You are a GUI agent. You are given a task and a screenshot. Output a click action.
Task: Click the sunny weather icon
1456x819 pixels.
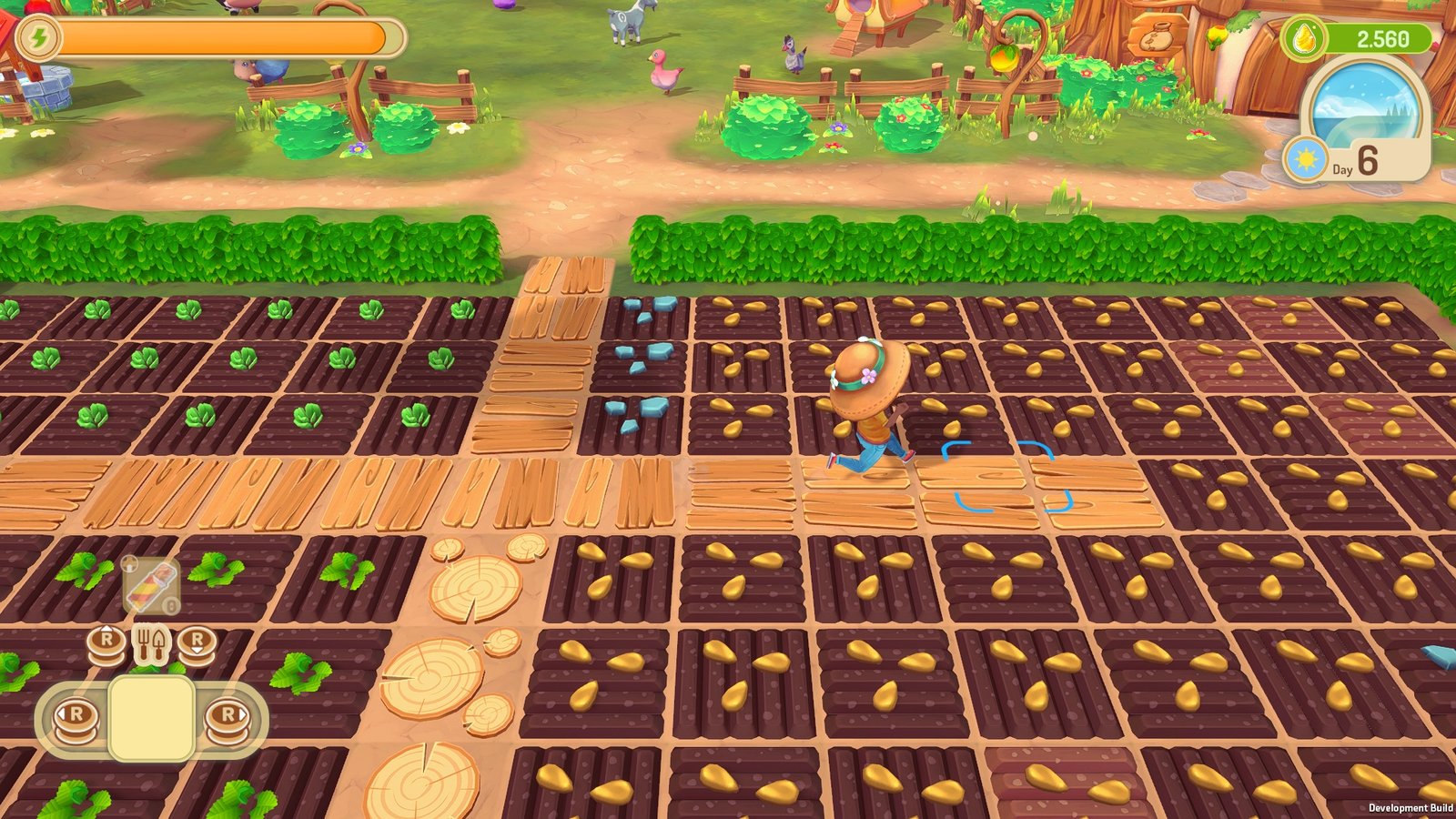point(1307,161)
